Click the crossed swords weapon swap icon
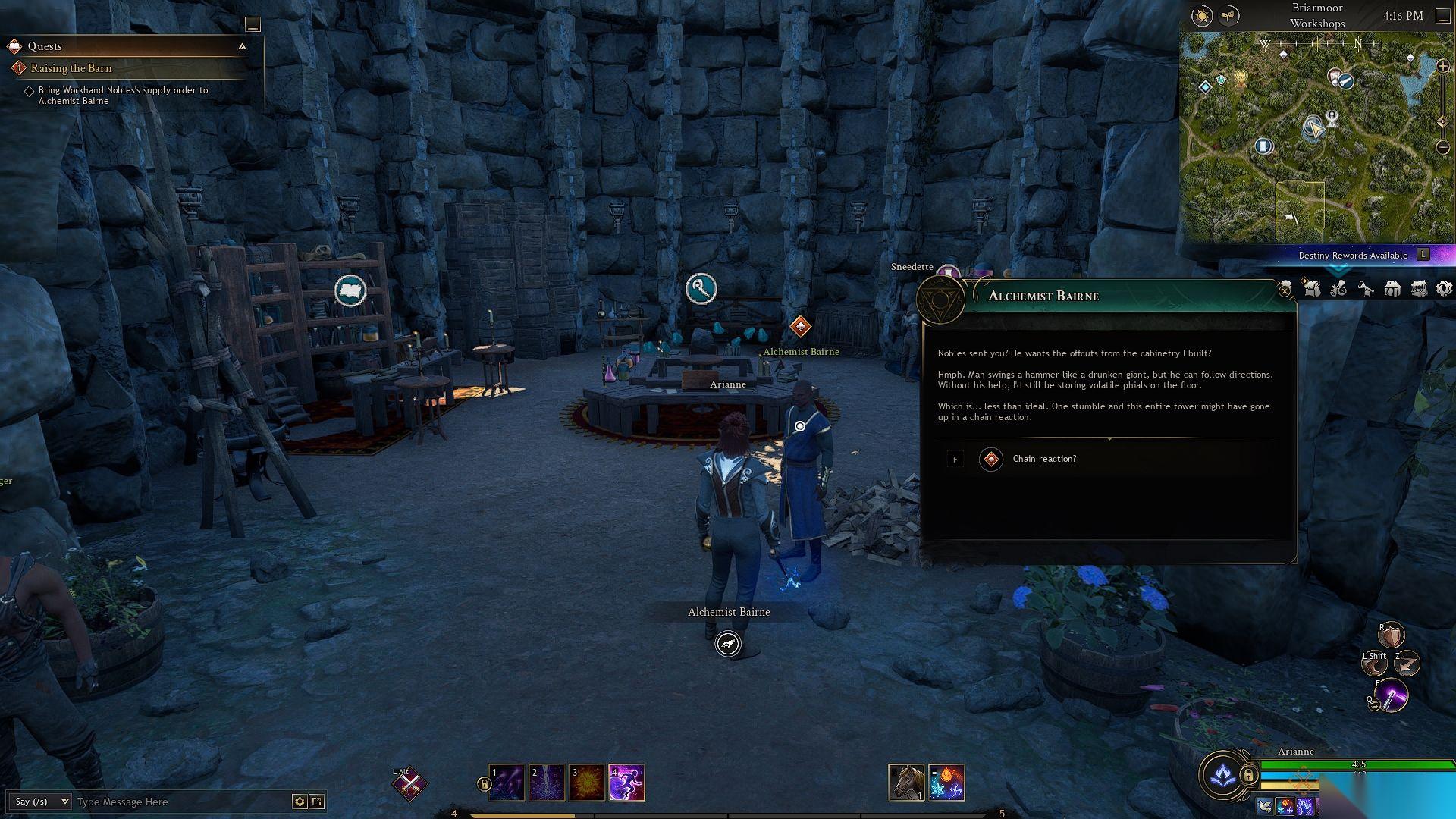The width and height of the screenshot is (1456, 819). pos(410,786)
